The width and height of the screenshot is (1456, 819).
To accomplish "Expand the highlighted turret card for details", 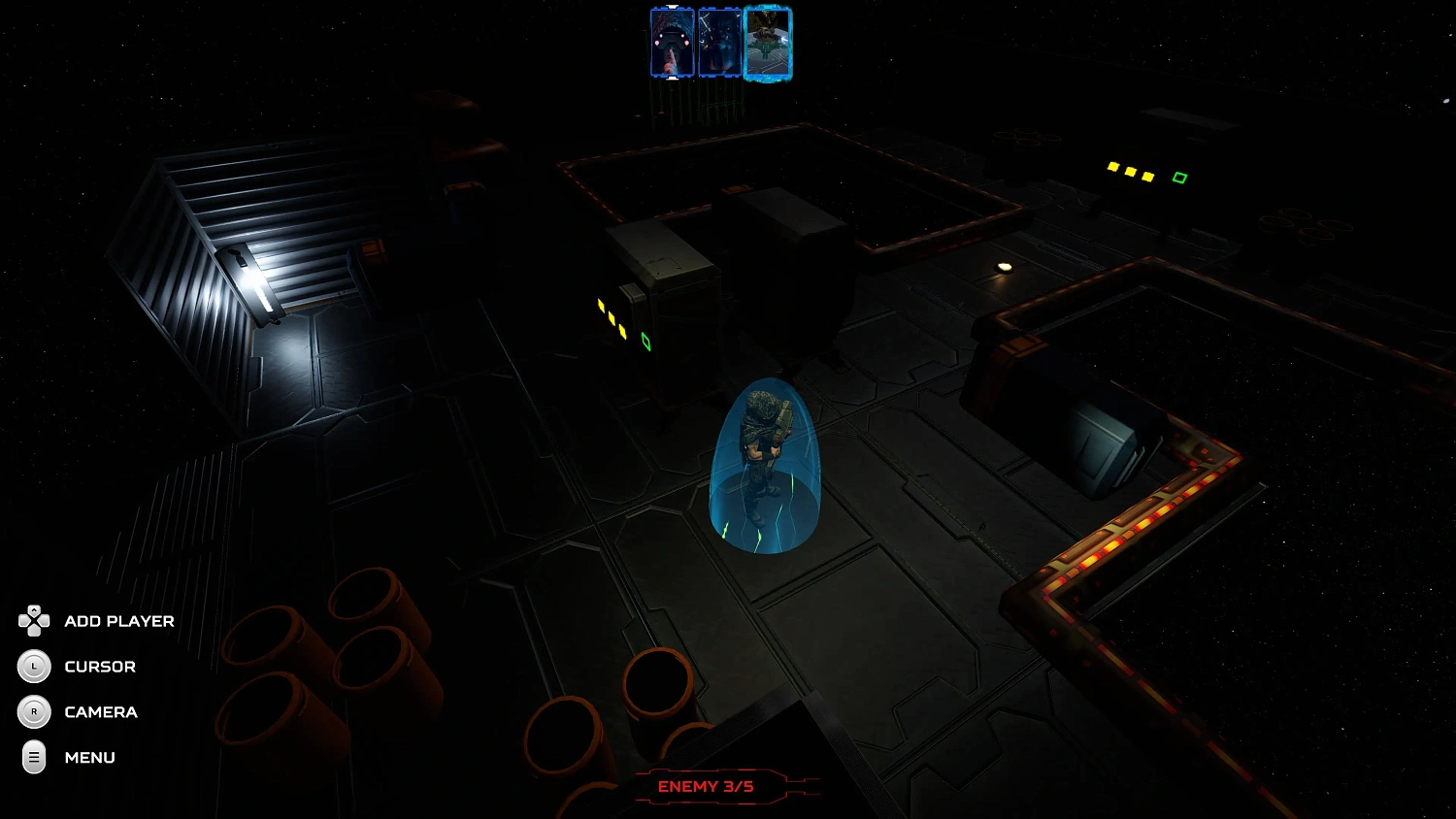I will (768, 42).
